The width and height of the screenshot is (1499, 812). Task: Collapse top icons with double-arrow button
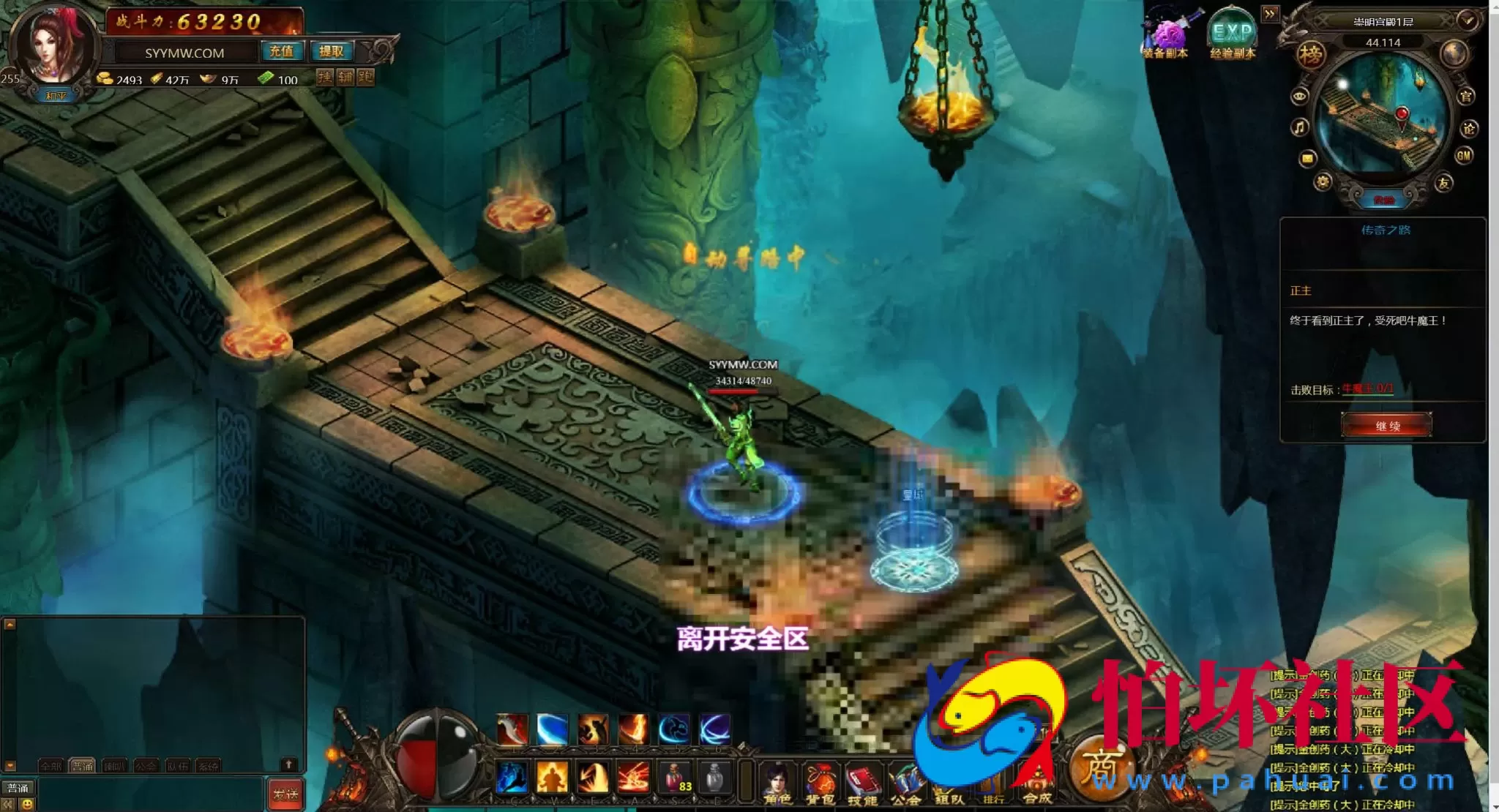click(1270, 14)
